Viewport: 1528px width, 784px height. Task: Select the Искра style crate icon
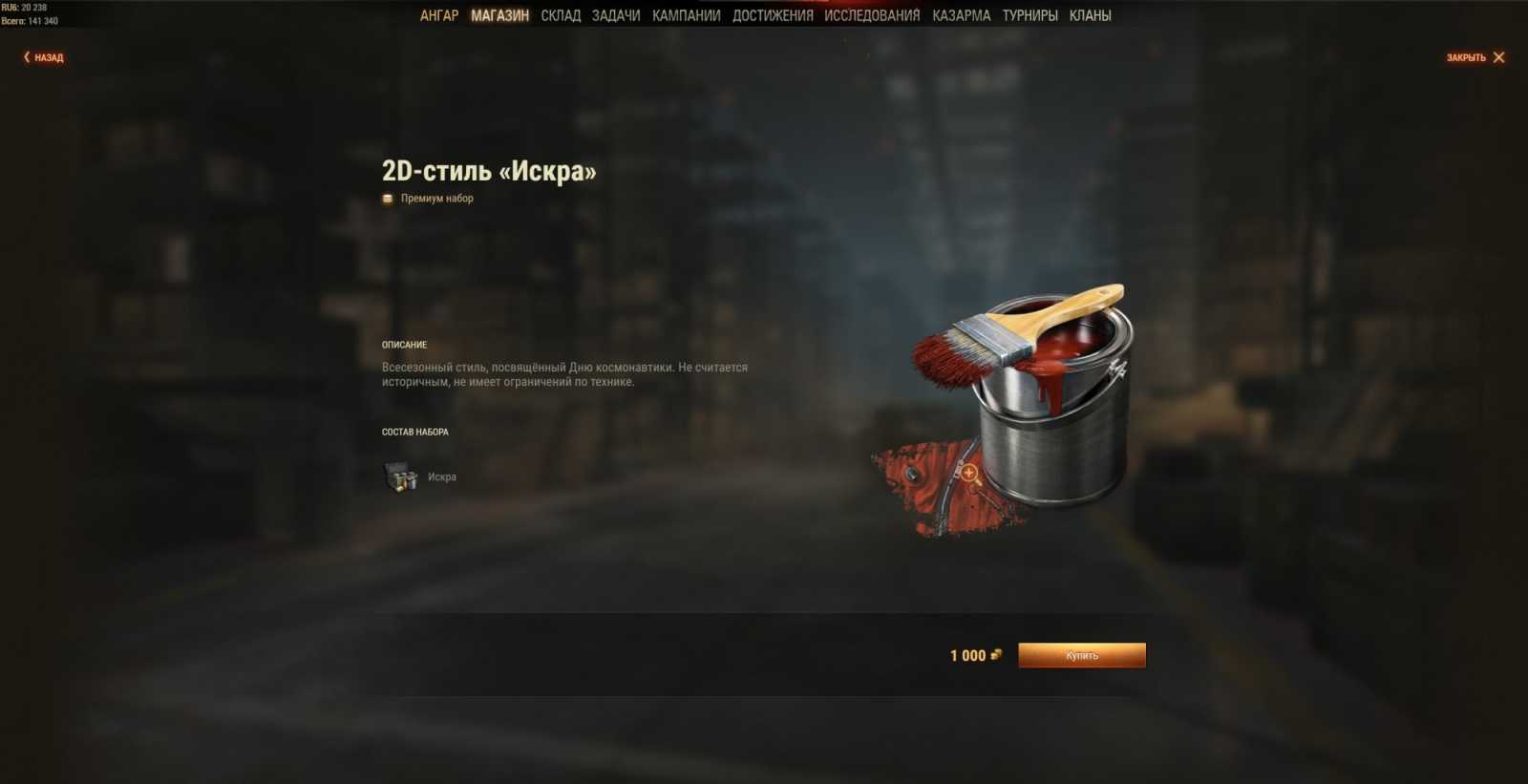tap(403, 476)
